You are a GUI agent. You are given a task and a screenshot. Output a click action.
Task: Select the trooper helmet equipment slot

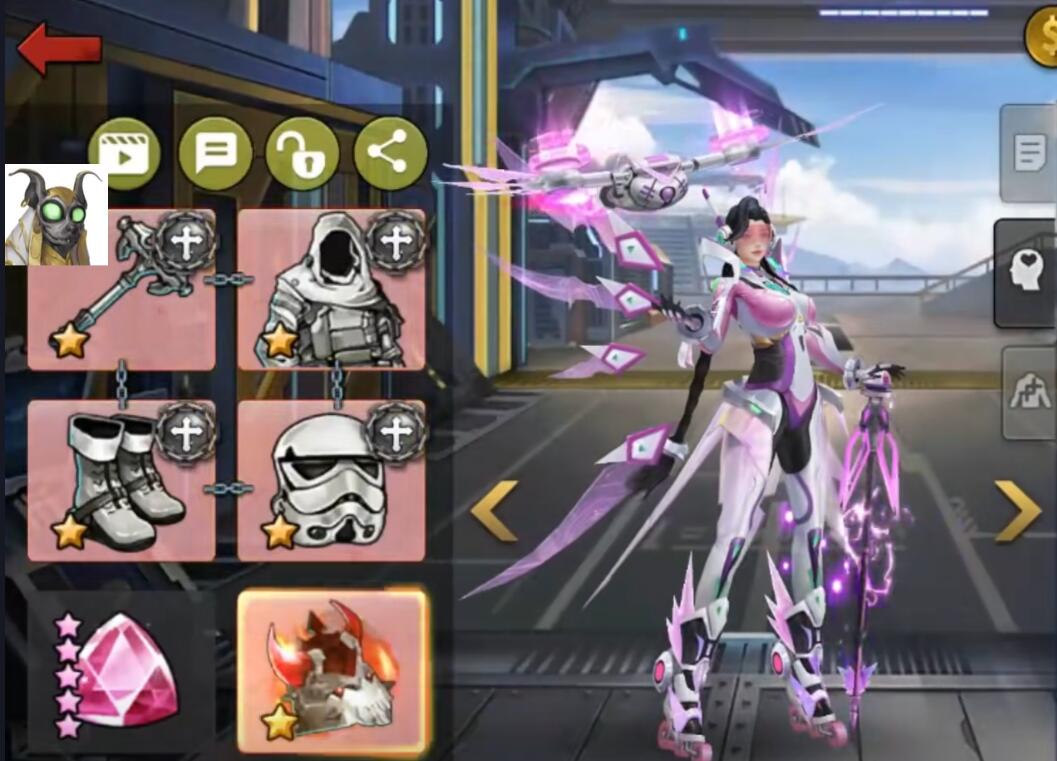[331, 480]
